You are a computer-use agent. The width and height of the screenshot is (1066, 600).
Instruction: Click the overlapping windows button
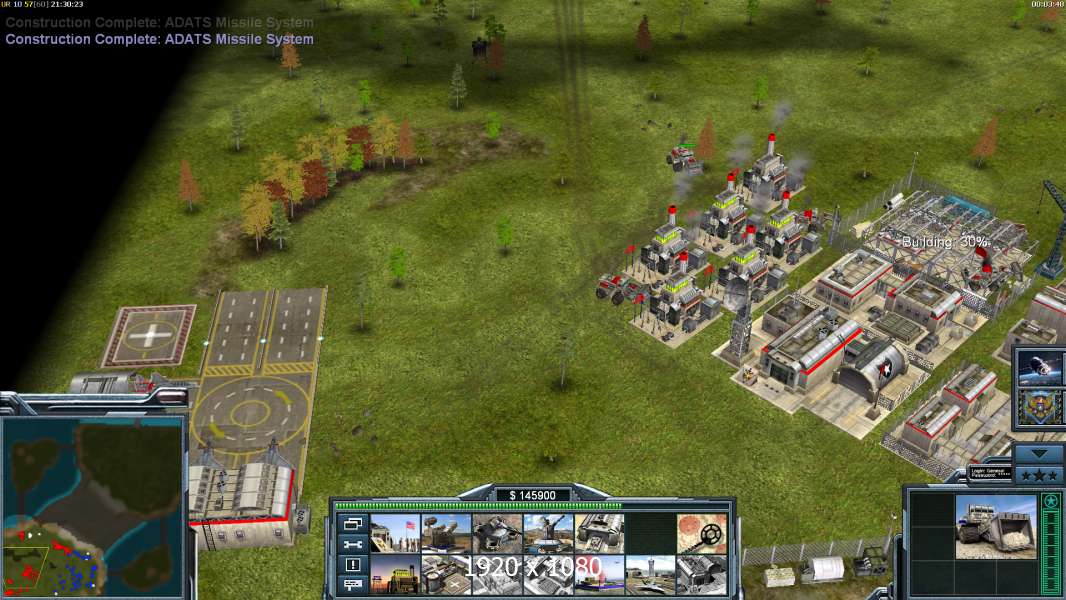point(353,523)
